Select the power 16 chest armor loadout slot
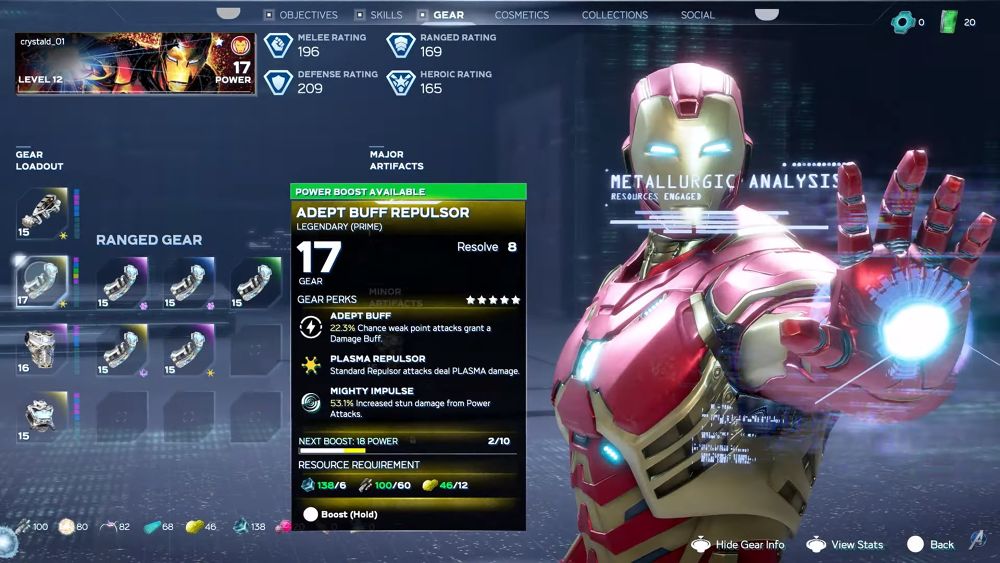Viewport: 1000px width, 563px height. click(x=42, y=349)
